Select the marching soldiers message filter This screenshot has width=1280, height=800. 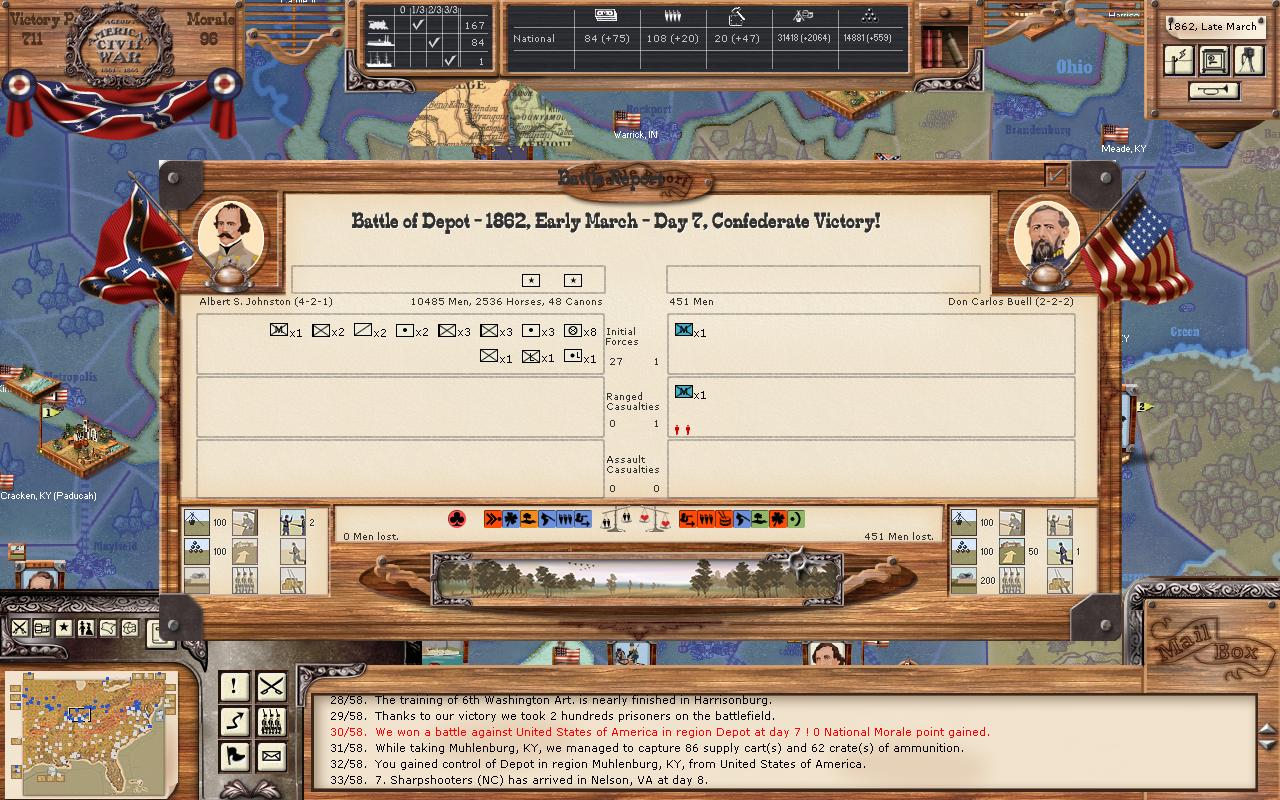click(x=271, y=721)
